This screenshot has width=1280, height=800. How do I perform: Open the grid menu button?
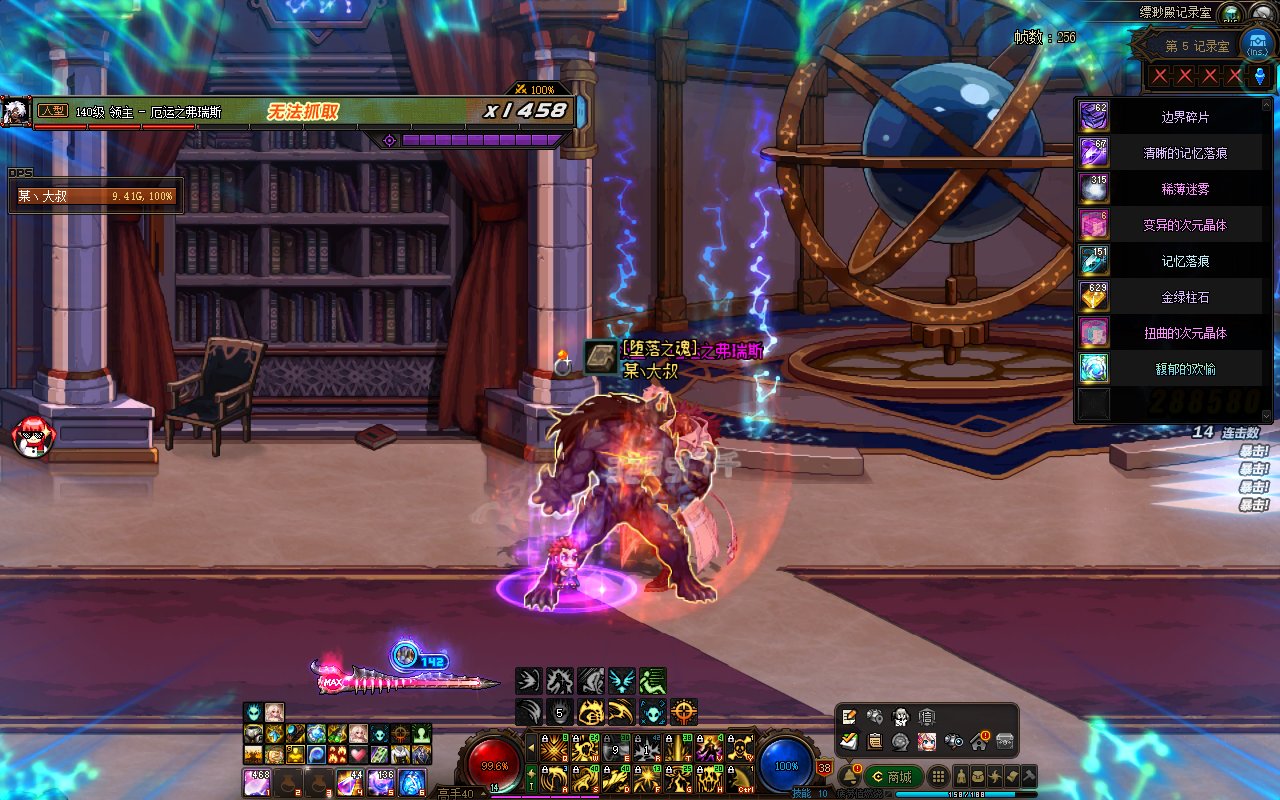pos(938,777)
